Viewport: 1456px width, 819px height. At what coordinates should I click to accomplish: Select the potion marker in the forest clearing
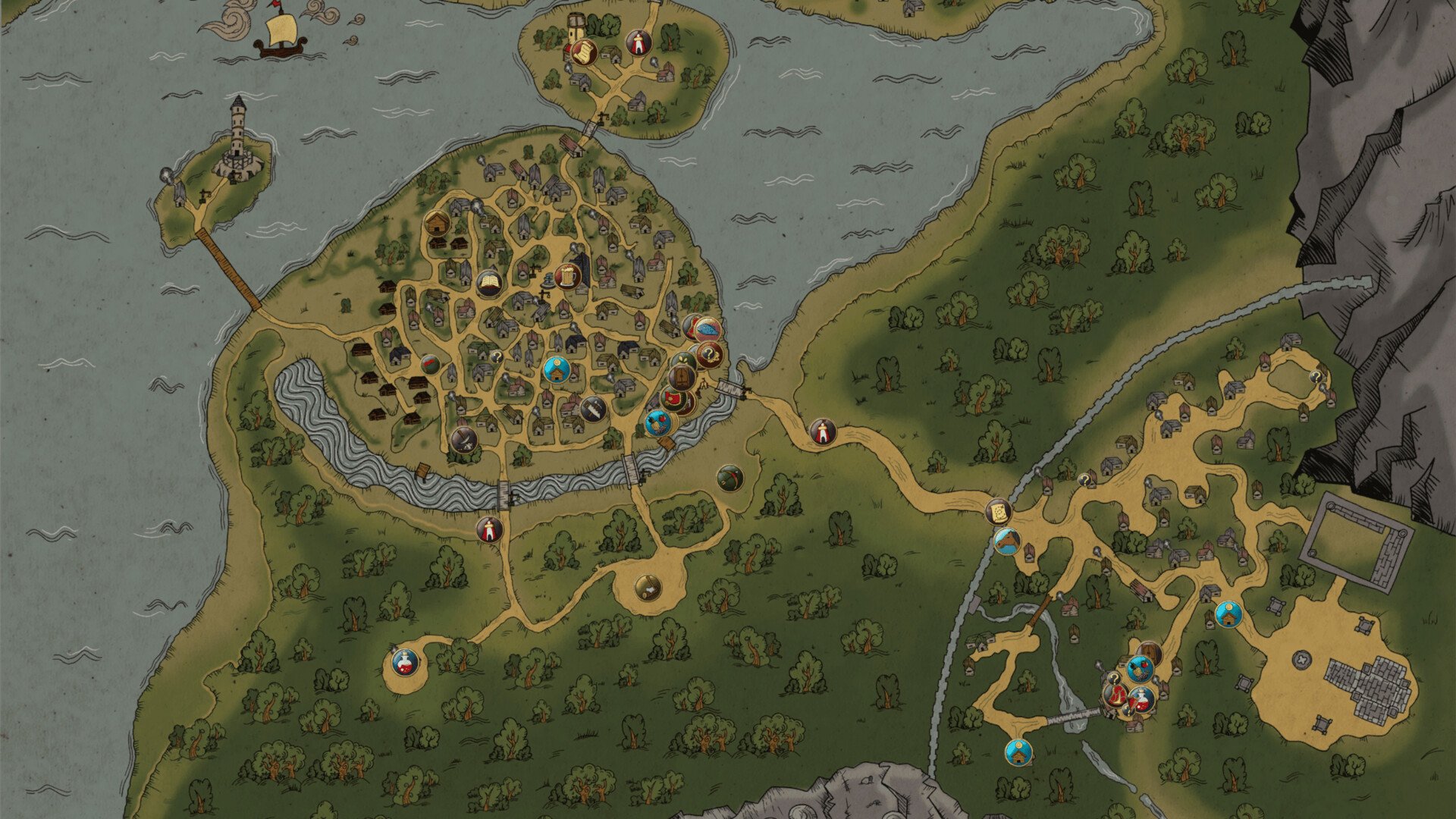click(x=405, y=662)
